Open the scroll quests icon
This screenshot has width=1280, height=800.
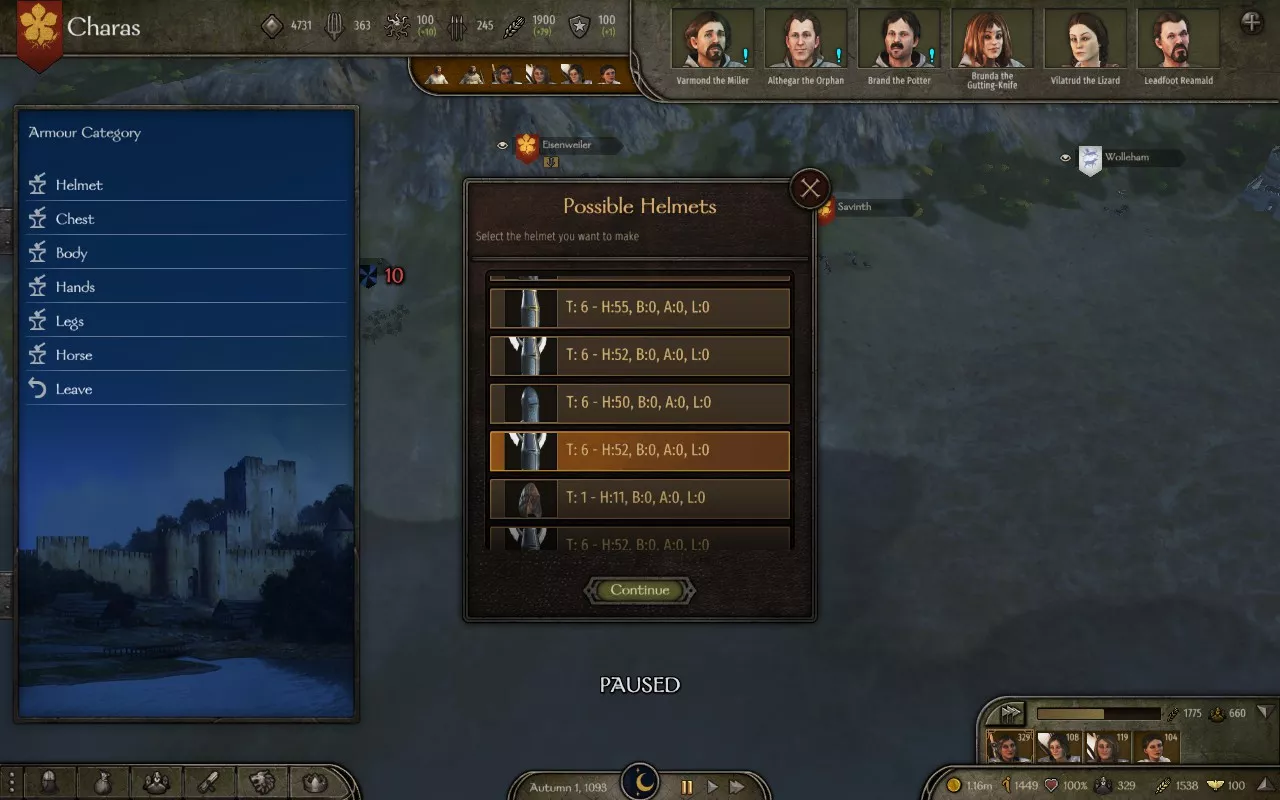pyautogui.click(x=209, y=782)
